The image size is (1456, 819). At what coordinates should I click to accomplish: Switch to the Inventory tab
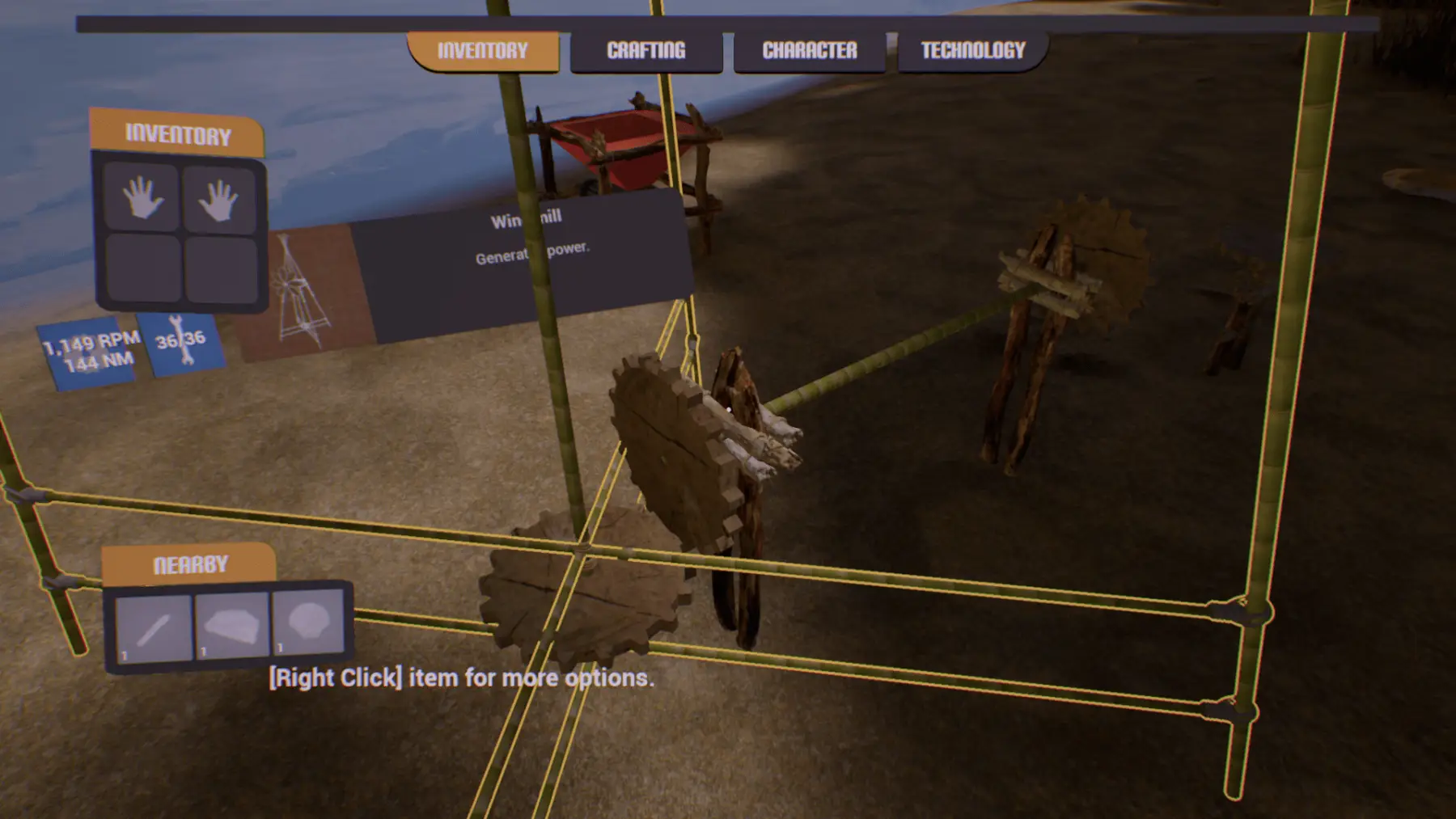click(483, 51)
